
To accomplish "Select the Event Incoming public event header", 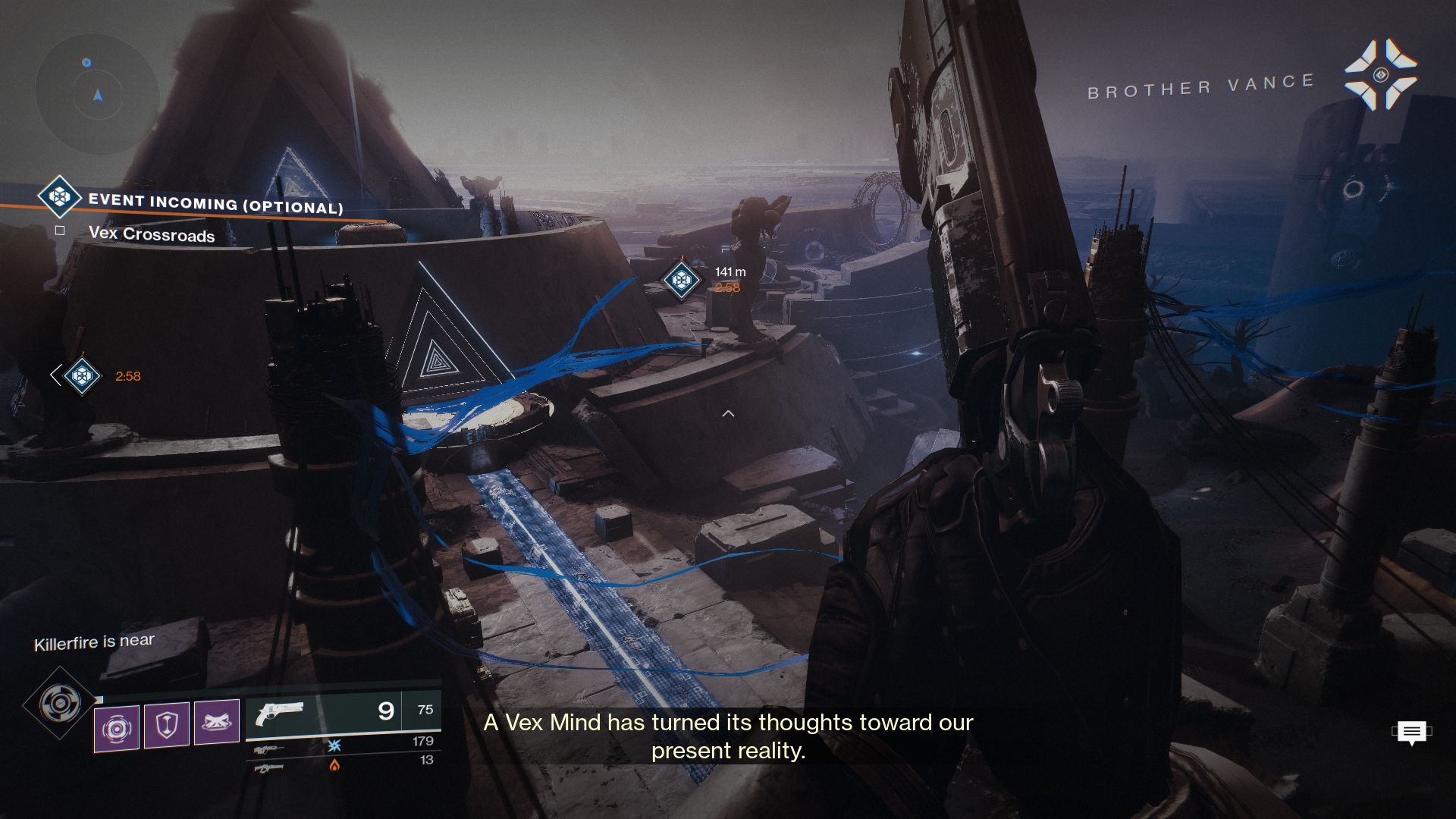I will coord(215,203).
